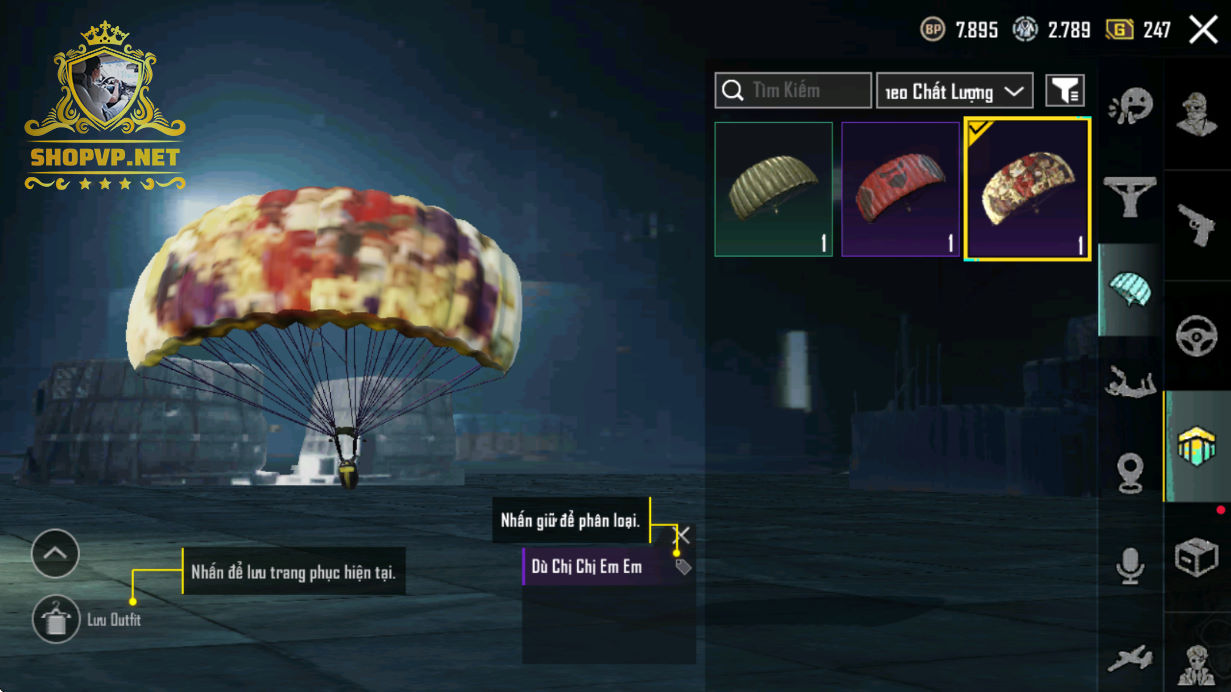This screenshot has height=692, width=1231.
Task: Open the emote smiley category
Action: coord(1130,104)
